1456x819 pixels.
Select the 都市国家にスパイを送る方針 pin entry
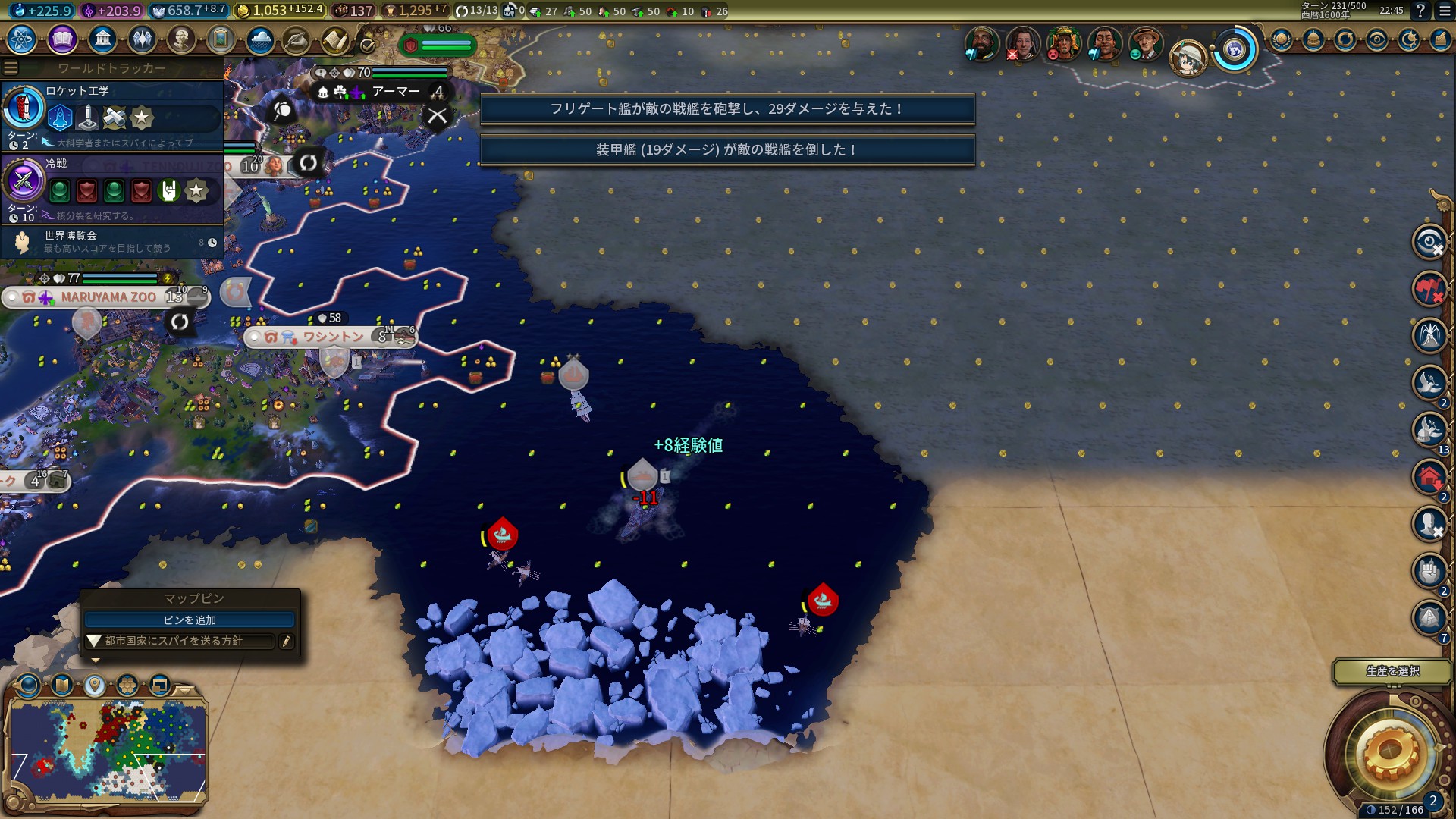(178, 642)
